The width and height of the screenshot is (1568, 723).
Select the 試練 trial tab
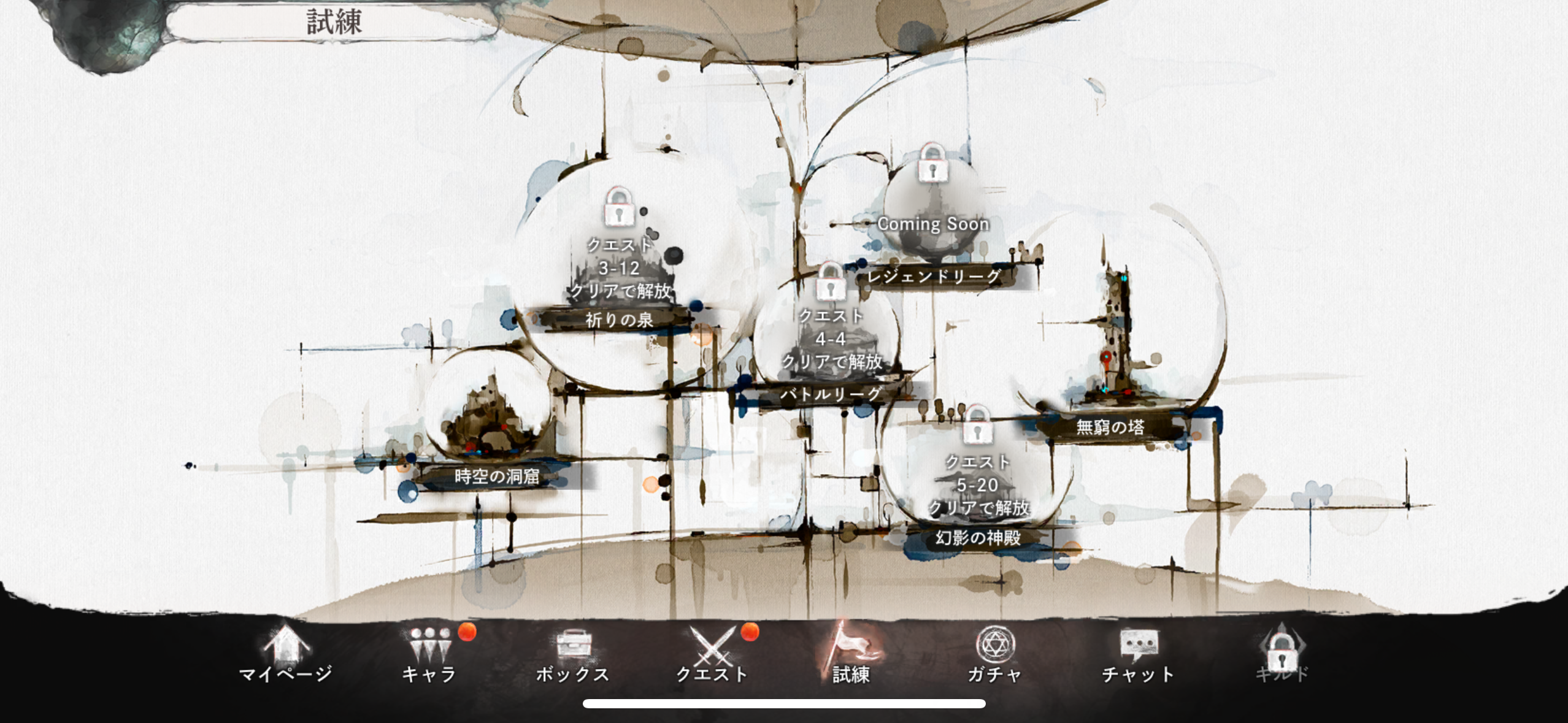click(x=851, y=654)
